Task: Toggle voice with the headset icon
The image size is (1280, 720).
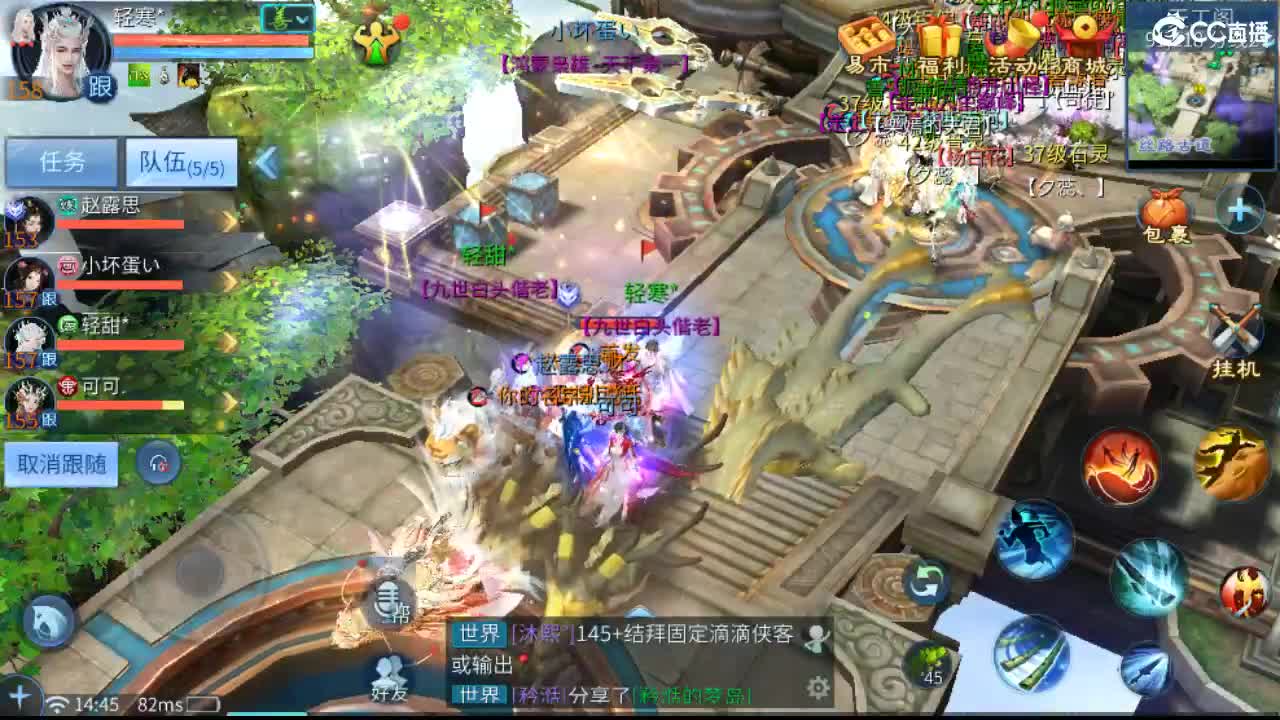Action: (156, 460)
